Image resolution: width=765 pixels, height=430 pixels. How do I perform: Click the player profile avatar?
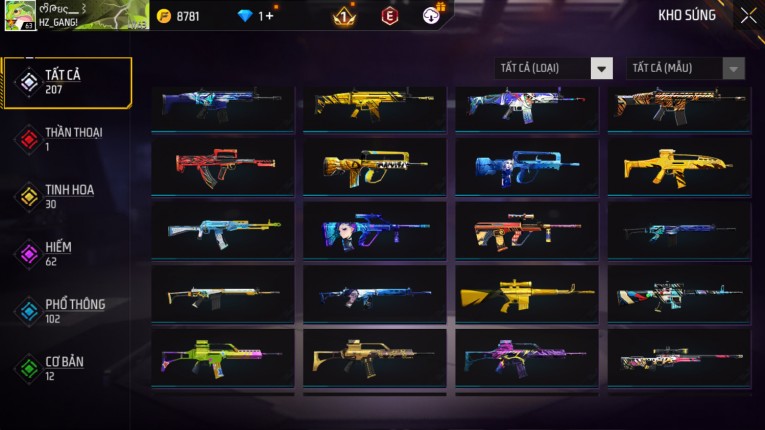20,16
